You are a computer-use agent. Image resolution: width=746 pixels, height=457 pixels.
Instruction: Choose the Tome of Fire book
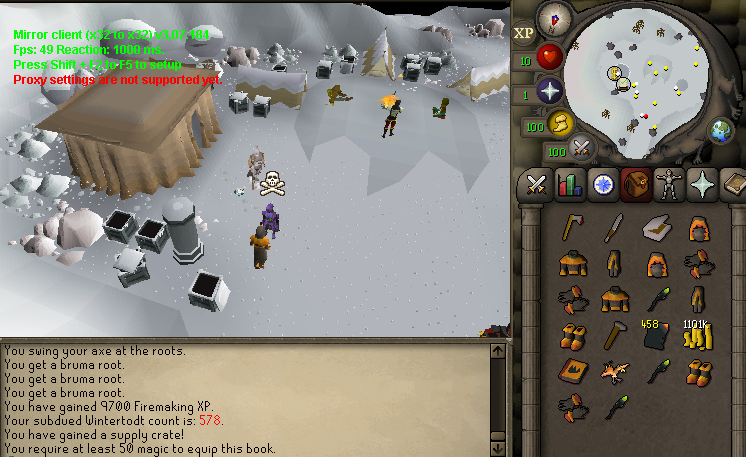click(x=571, y=372)
